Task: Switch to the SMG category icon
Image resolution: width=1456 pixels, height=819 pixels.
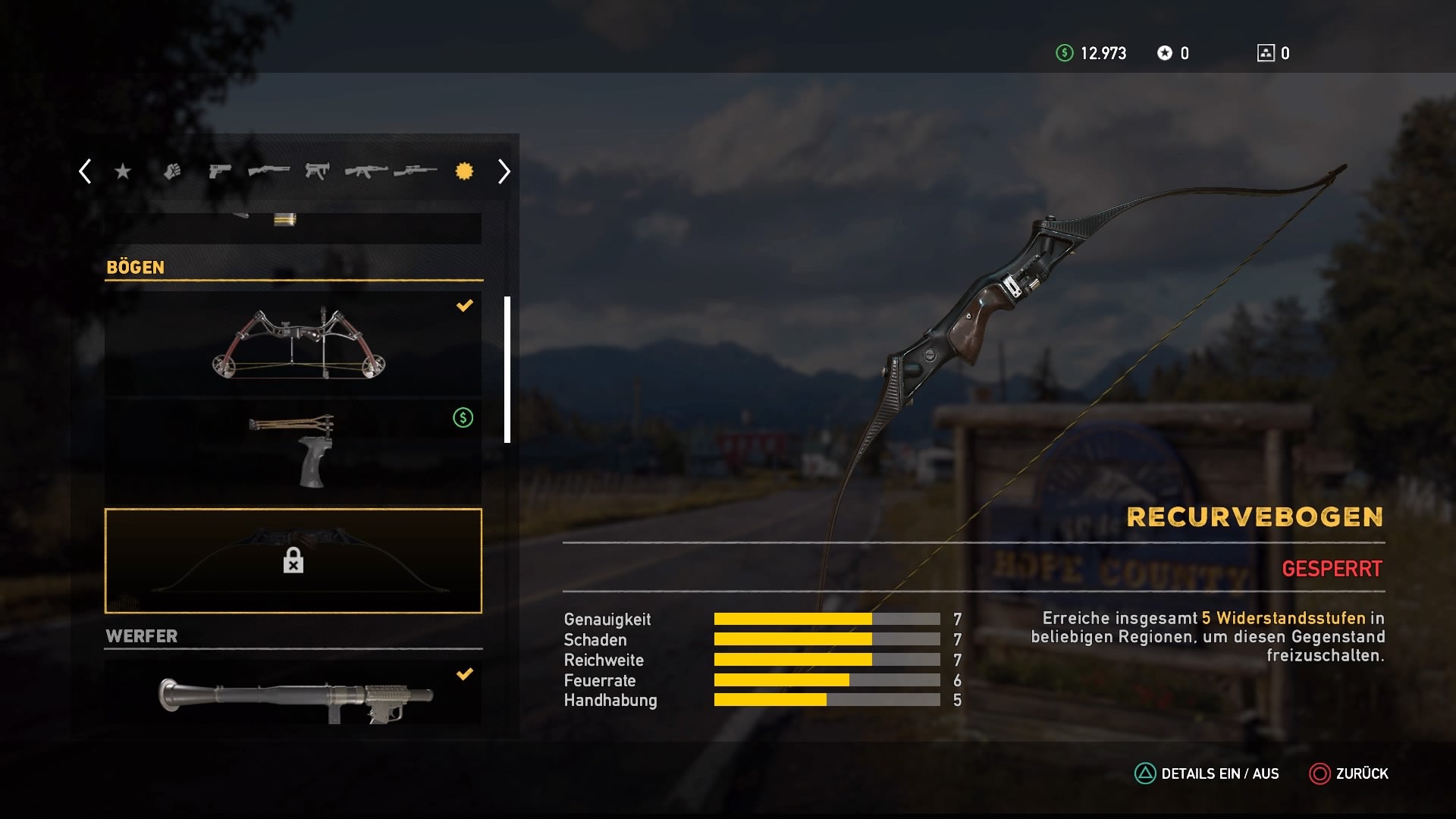Action: pos(316,171)
